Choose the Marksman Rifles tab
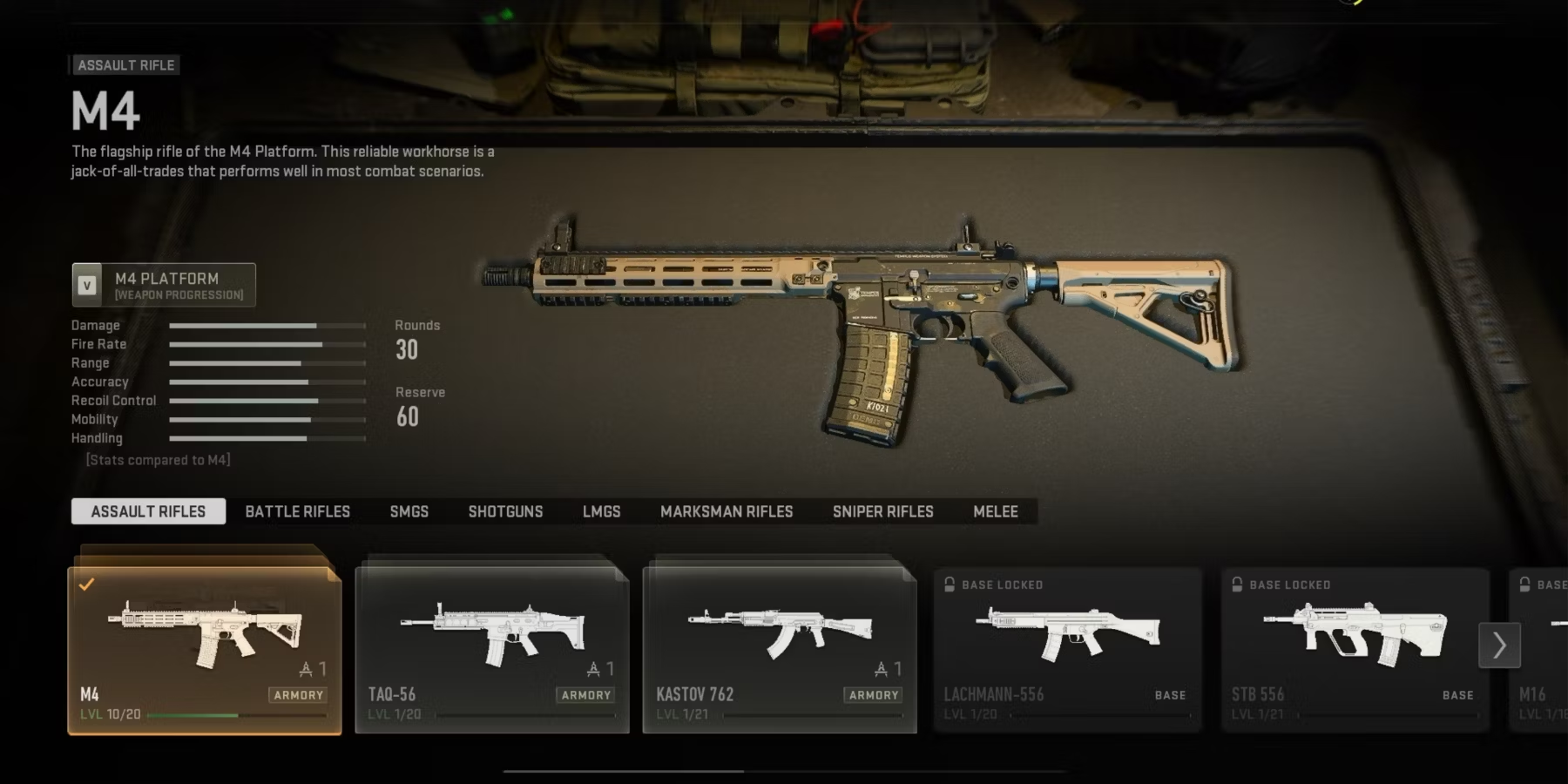 point(727,511)
